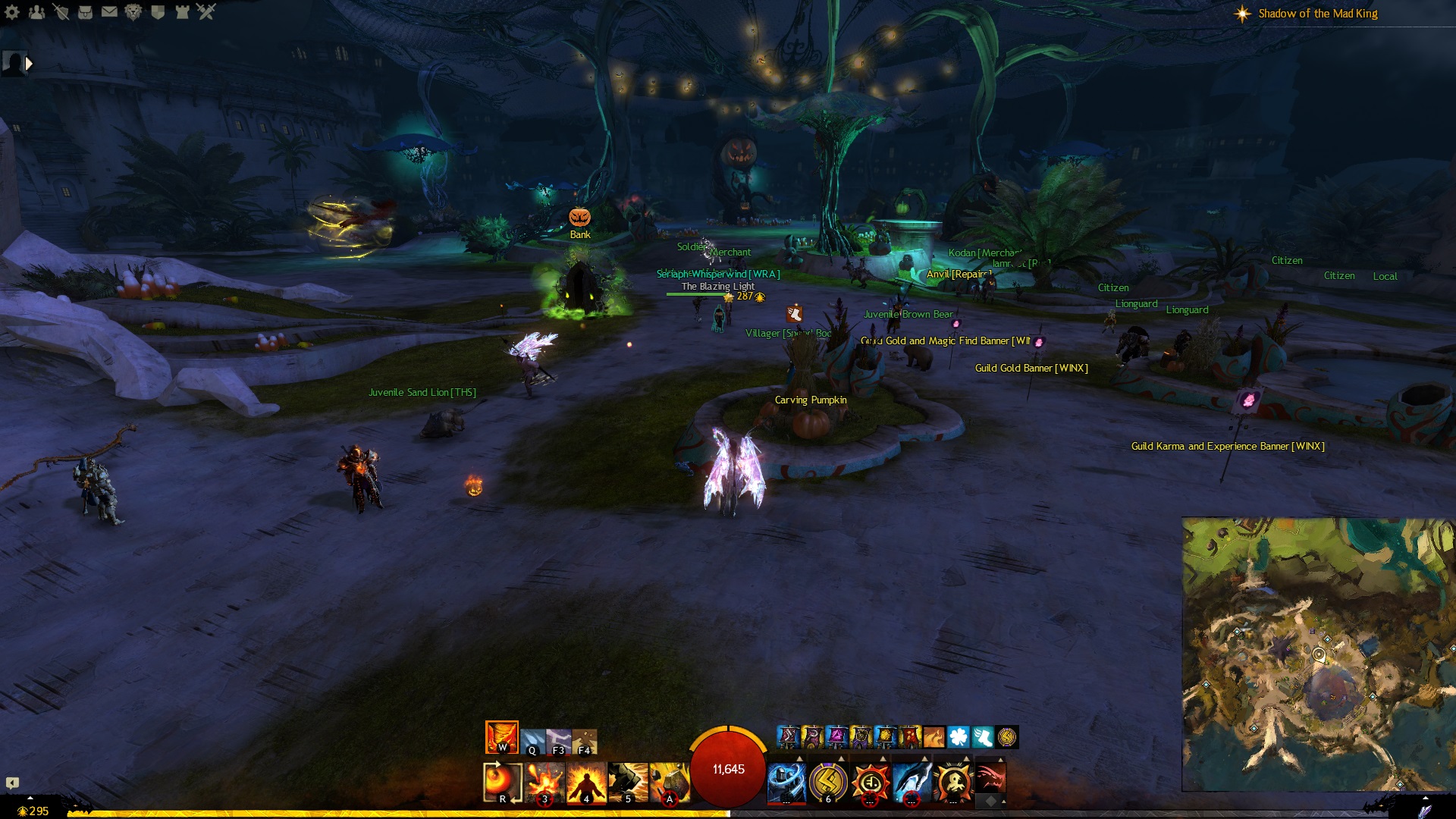Open the World vs World tower icon
1456x819 pixels.
point(182,11)
